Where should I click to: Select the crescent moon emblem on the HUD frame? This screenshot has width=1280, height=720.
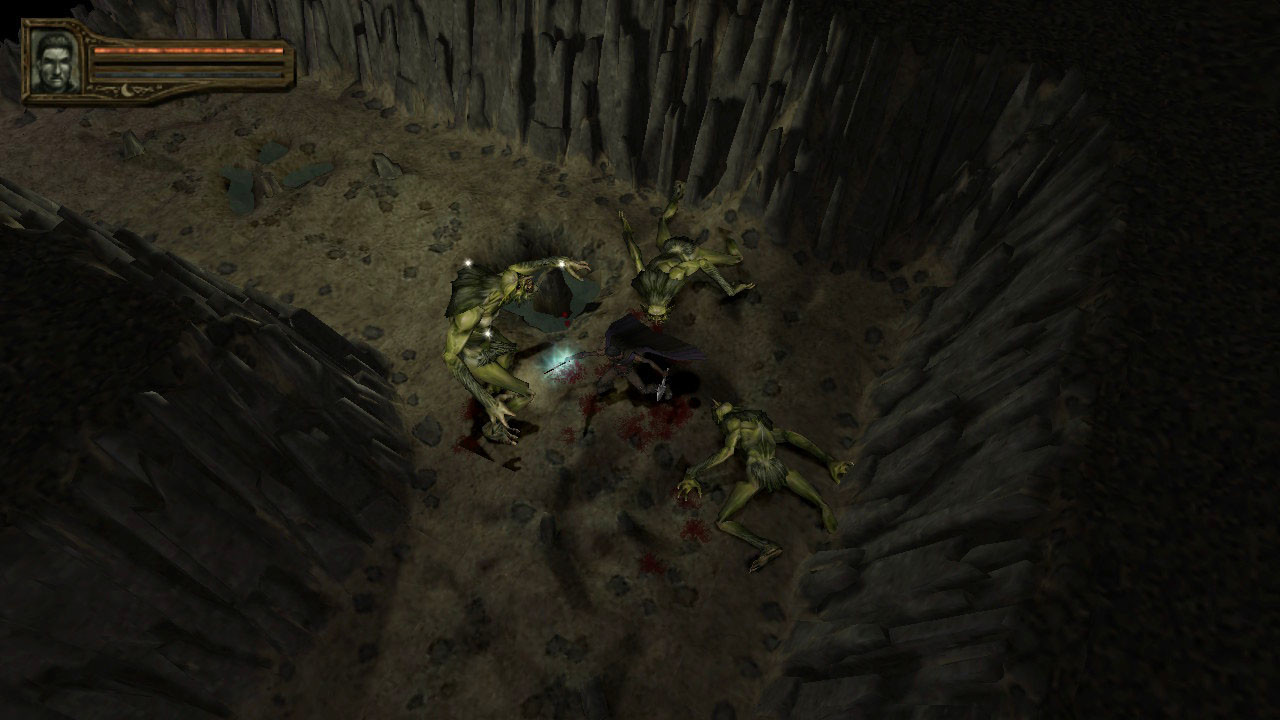(x=127, y=90)
